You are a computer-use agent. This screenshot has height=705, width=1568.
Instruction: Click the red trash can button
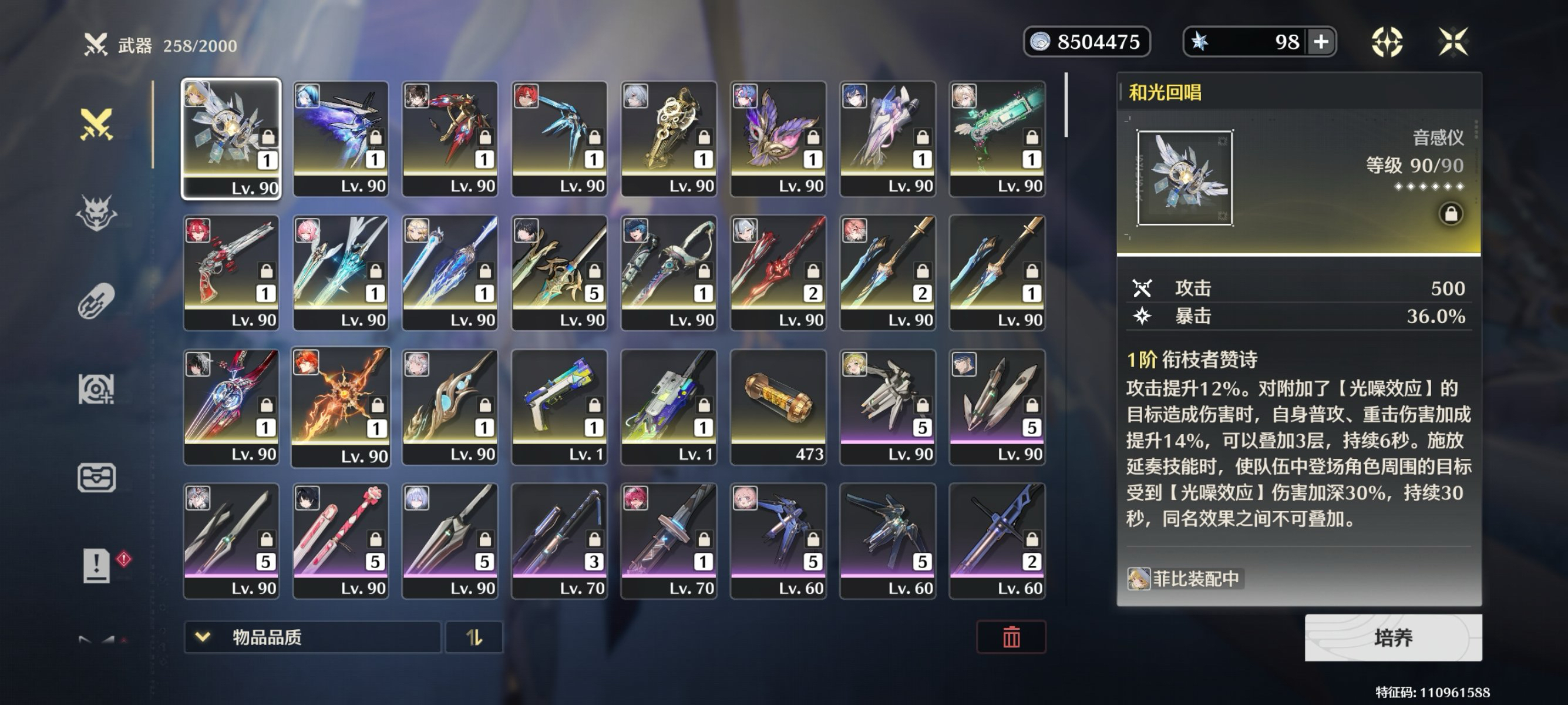pyautogui.click(x=1011, y=637)
